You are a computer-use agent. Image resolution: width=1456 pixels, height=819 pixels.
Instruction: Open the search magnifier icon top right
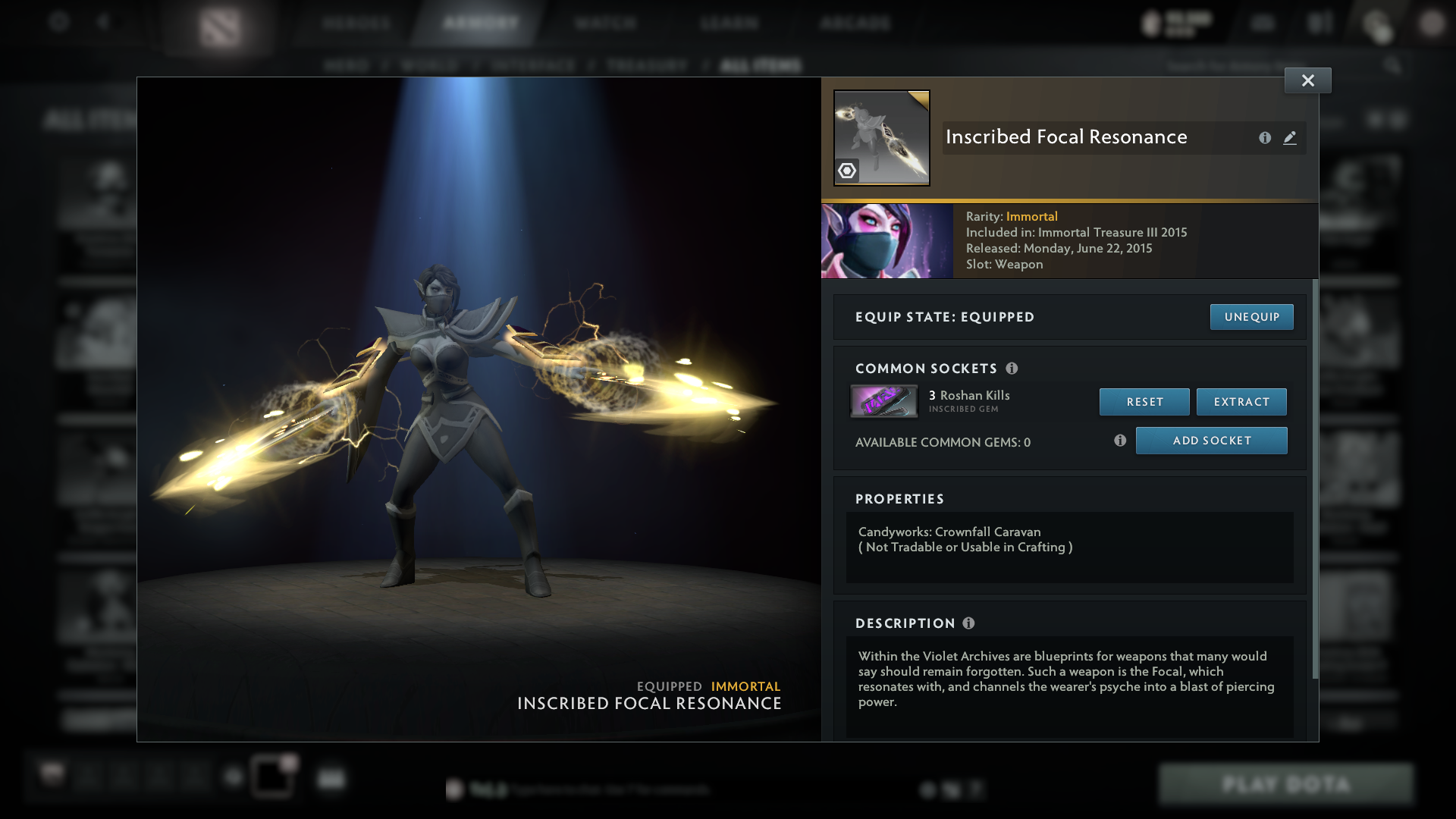pos(1394,66)
